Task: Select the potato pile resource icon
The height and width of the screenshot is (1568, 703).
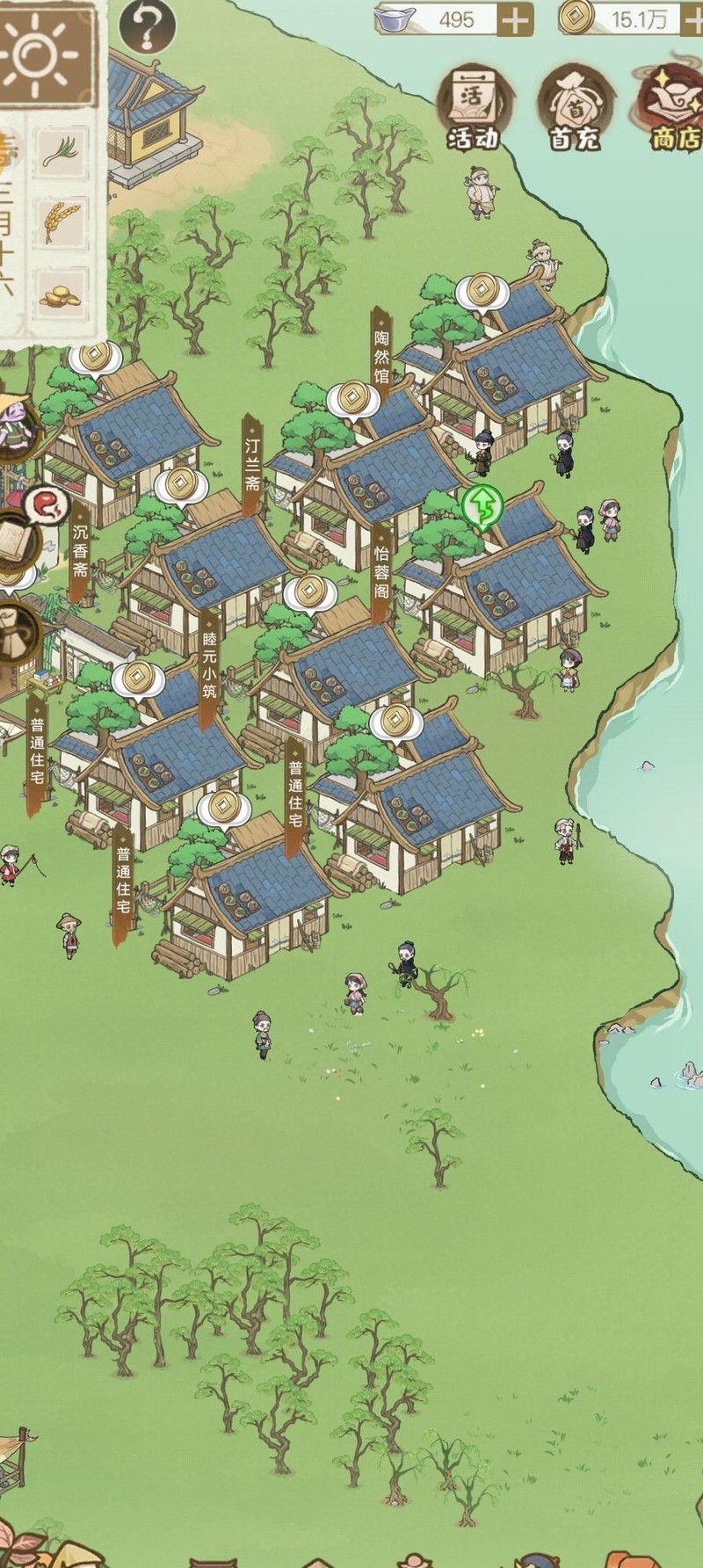Action: [x=61, y=295]
